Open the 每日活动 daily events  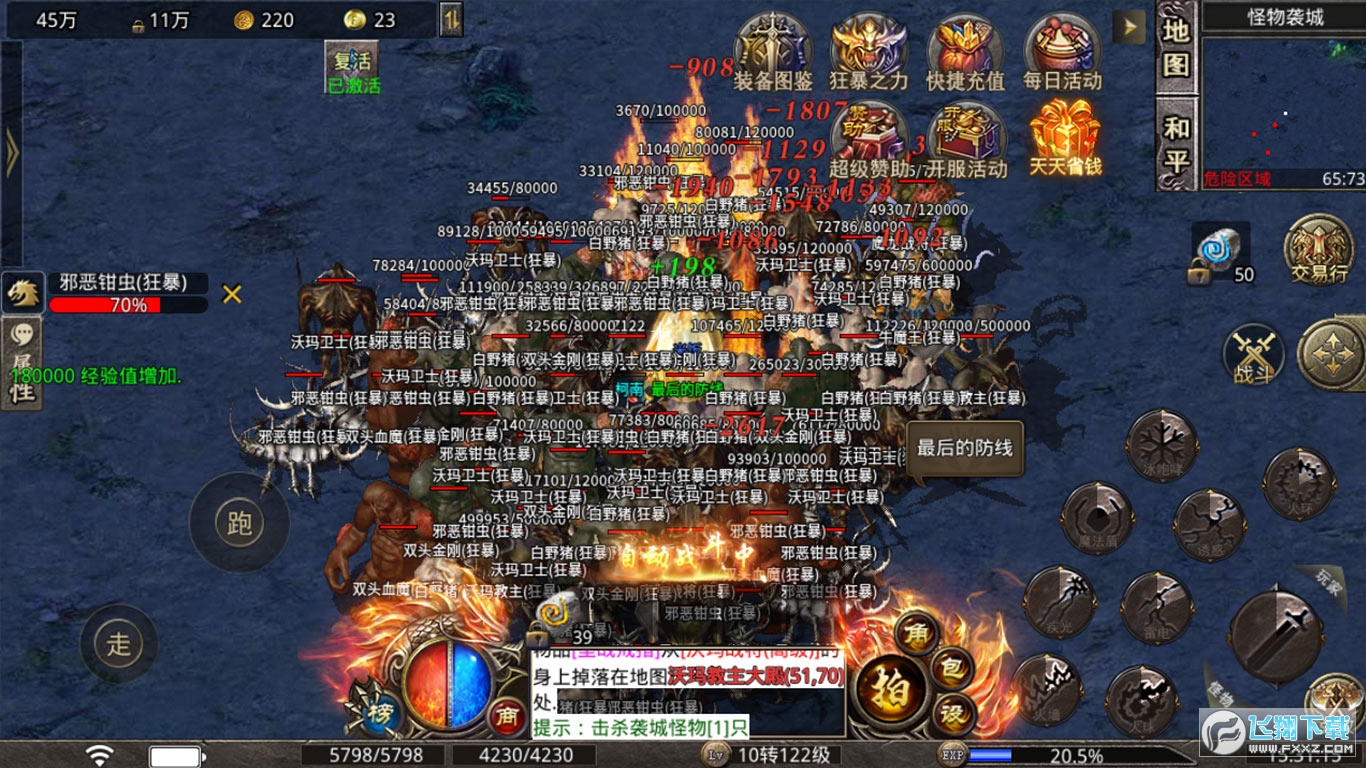point(1062,52)
